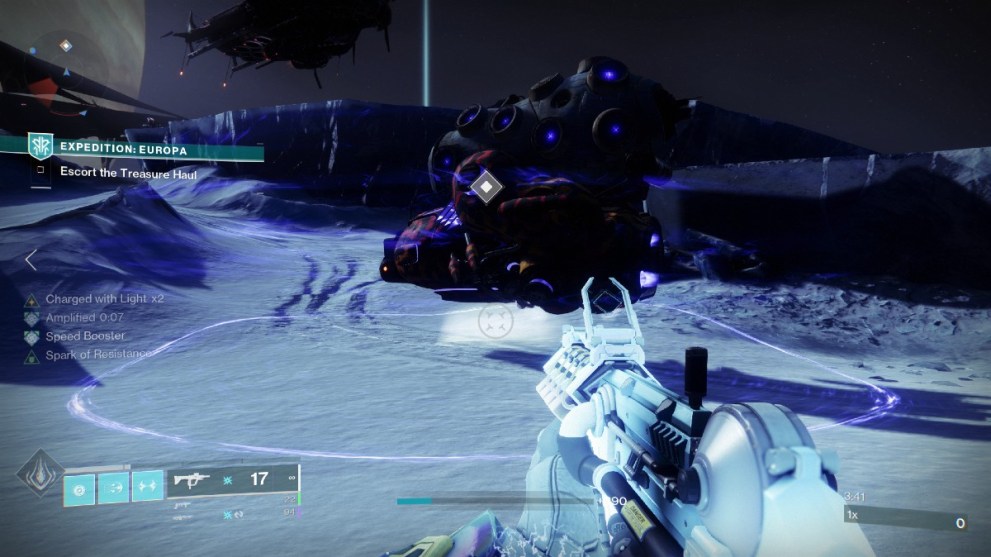991x557 pixels.
Task: Select the Speed Booster buff
Action: (x=85, y=336)
